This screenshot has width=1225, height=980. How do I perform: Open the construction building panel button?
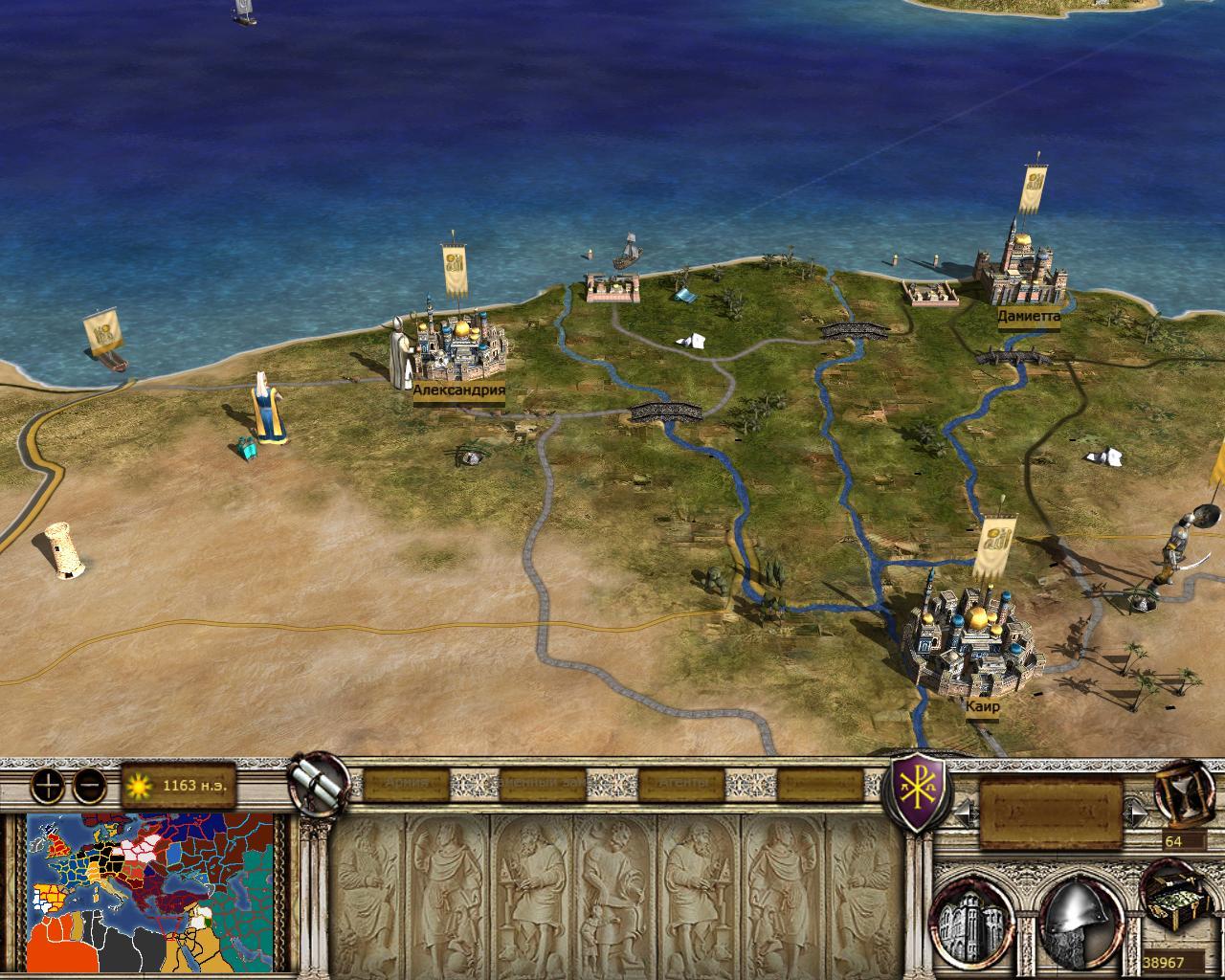point(973,919)
